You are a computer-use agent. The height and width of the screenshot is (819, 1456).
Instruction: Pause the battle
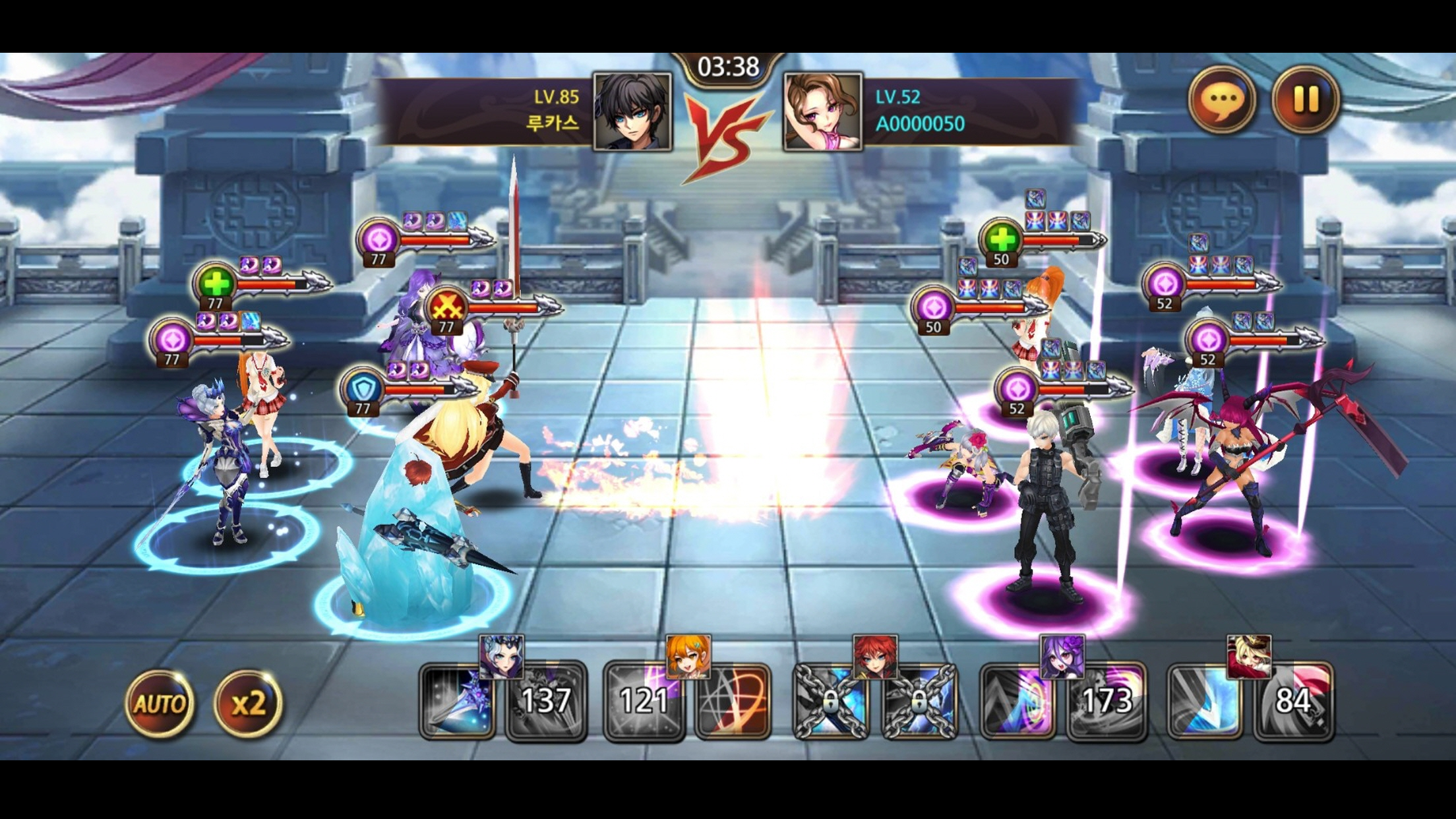[1308, 99]
